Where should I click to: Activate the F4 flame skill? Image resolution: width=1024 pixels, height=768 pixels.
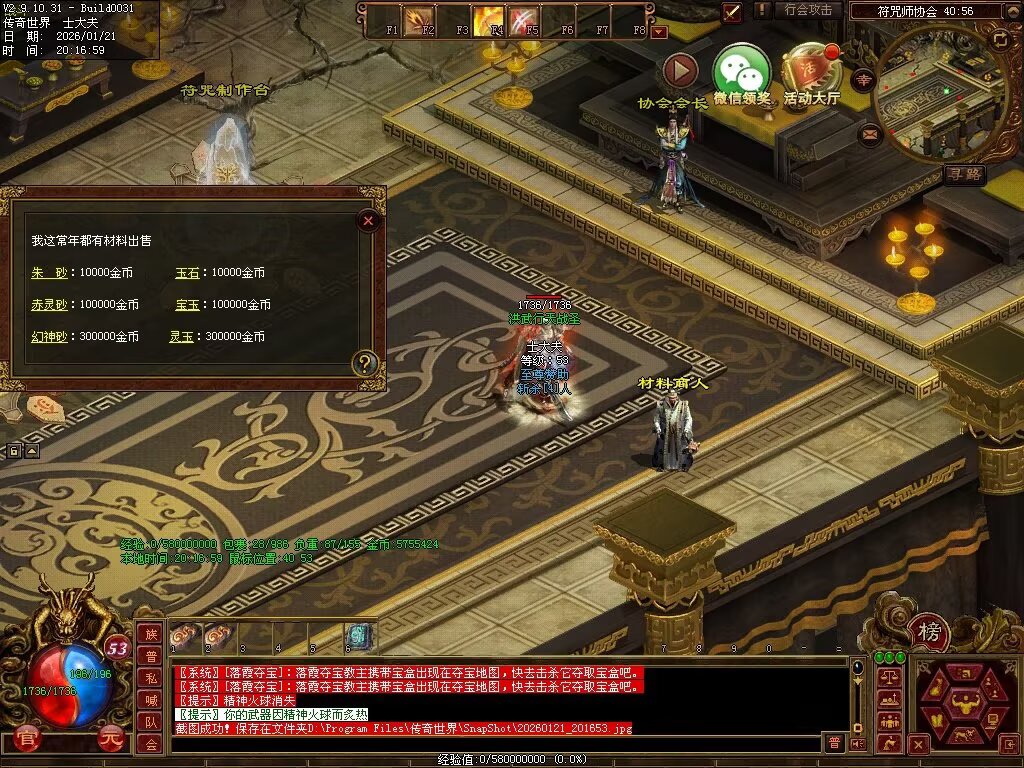489,20
